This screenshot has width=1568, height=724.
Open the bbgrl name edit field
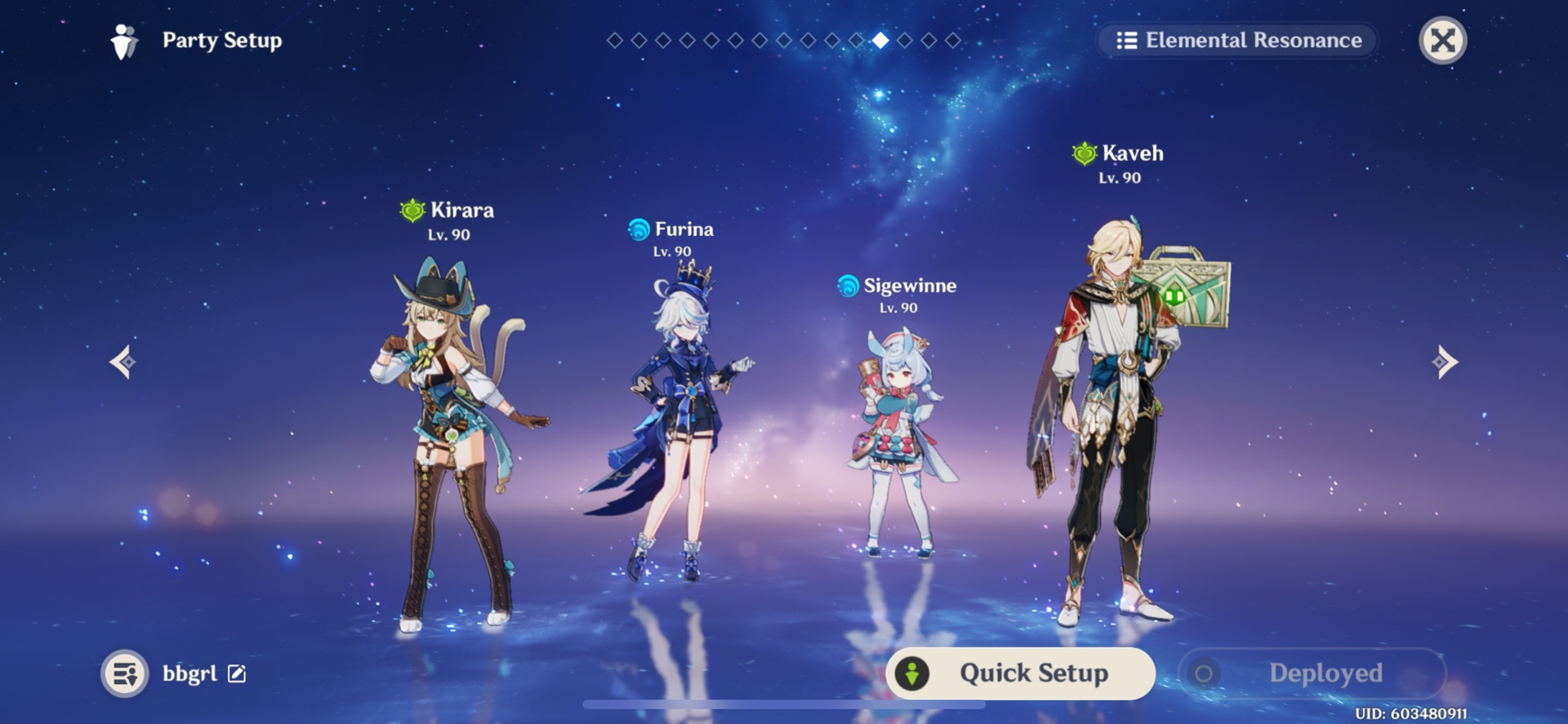[237, 674]
